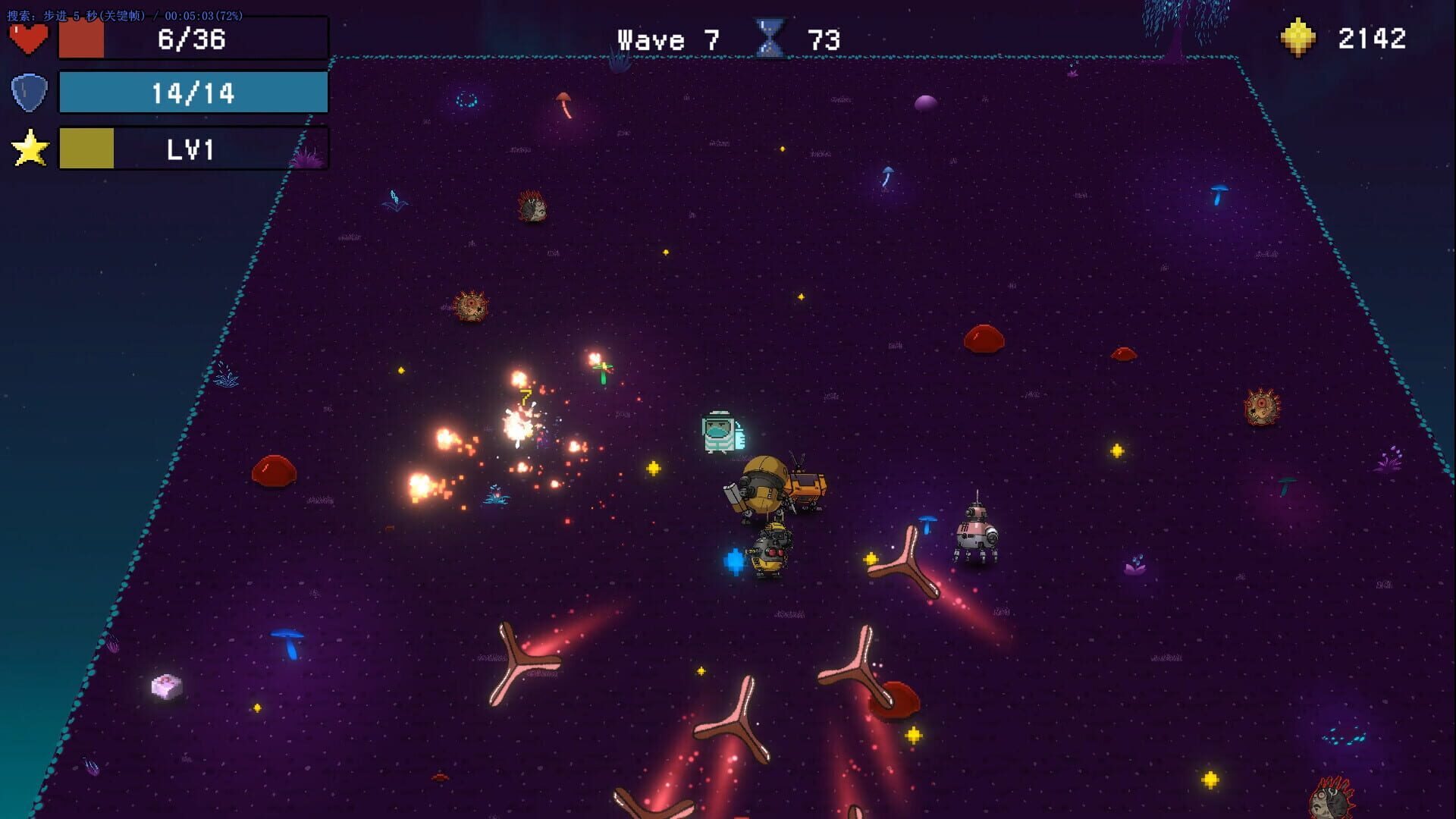Click the 73 timer countdown number

[823, 39]
